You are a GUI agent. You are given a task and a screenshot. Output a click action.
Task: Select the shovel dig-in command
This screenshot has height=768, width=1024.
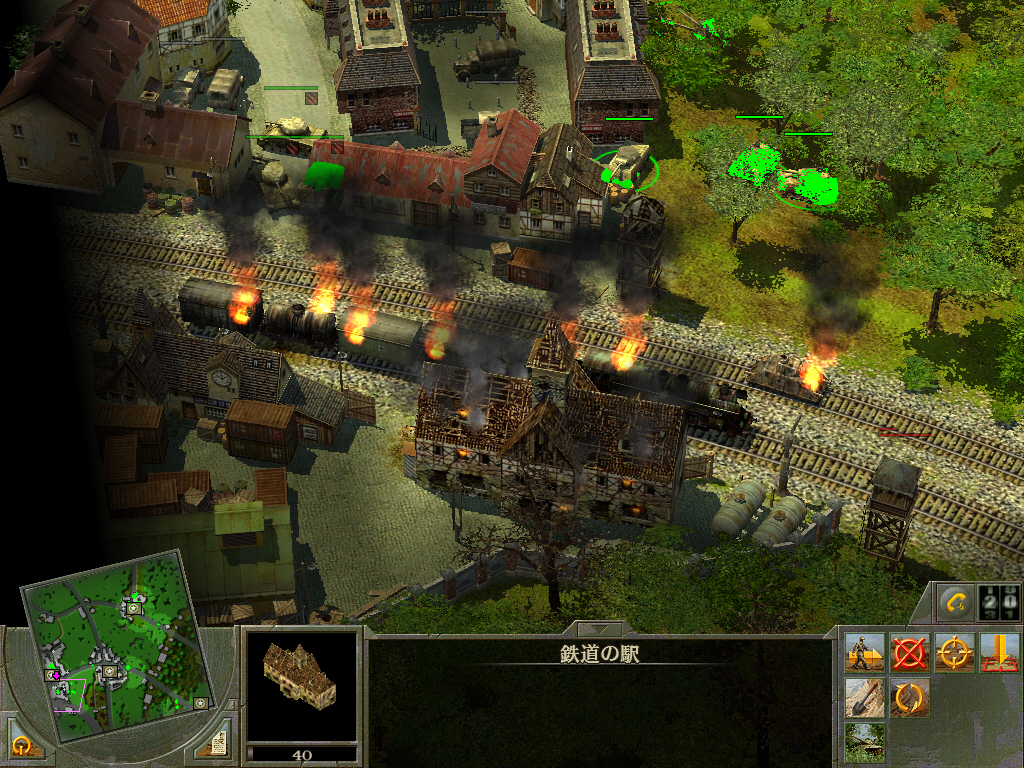pyautogui.click(x=863, y=697)
